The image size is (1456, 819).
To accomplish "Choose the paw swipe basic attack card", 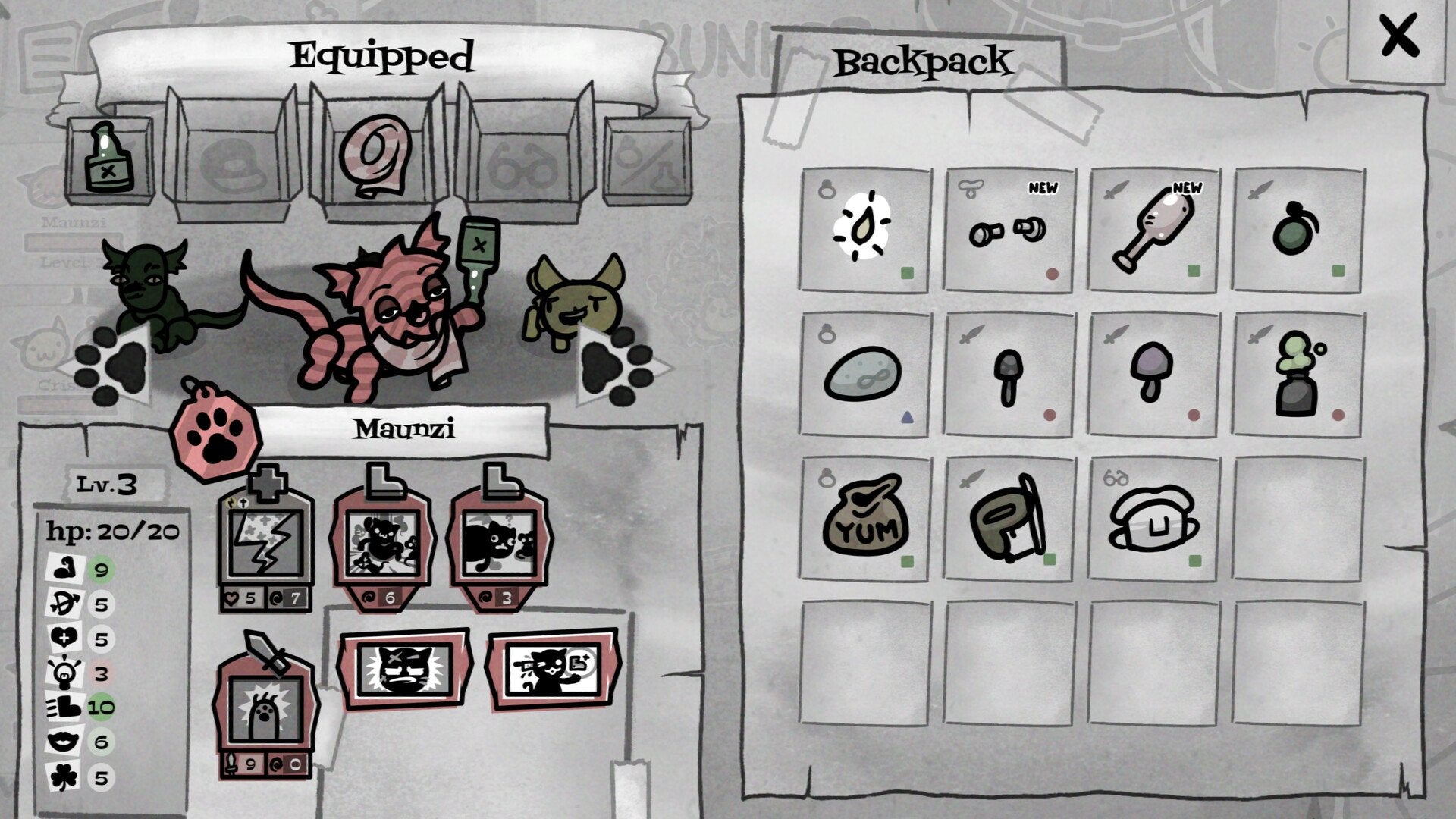I will (265, 709).
